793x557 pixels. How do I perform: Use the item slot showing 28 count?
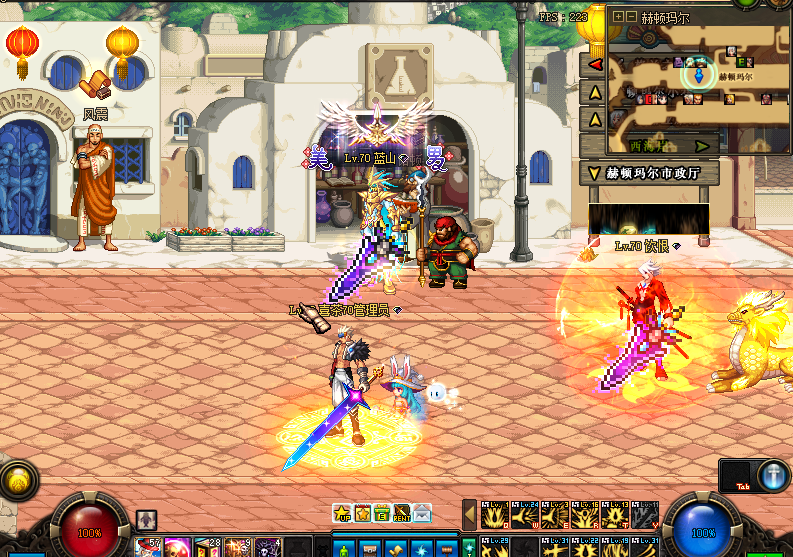(208, 548)
